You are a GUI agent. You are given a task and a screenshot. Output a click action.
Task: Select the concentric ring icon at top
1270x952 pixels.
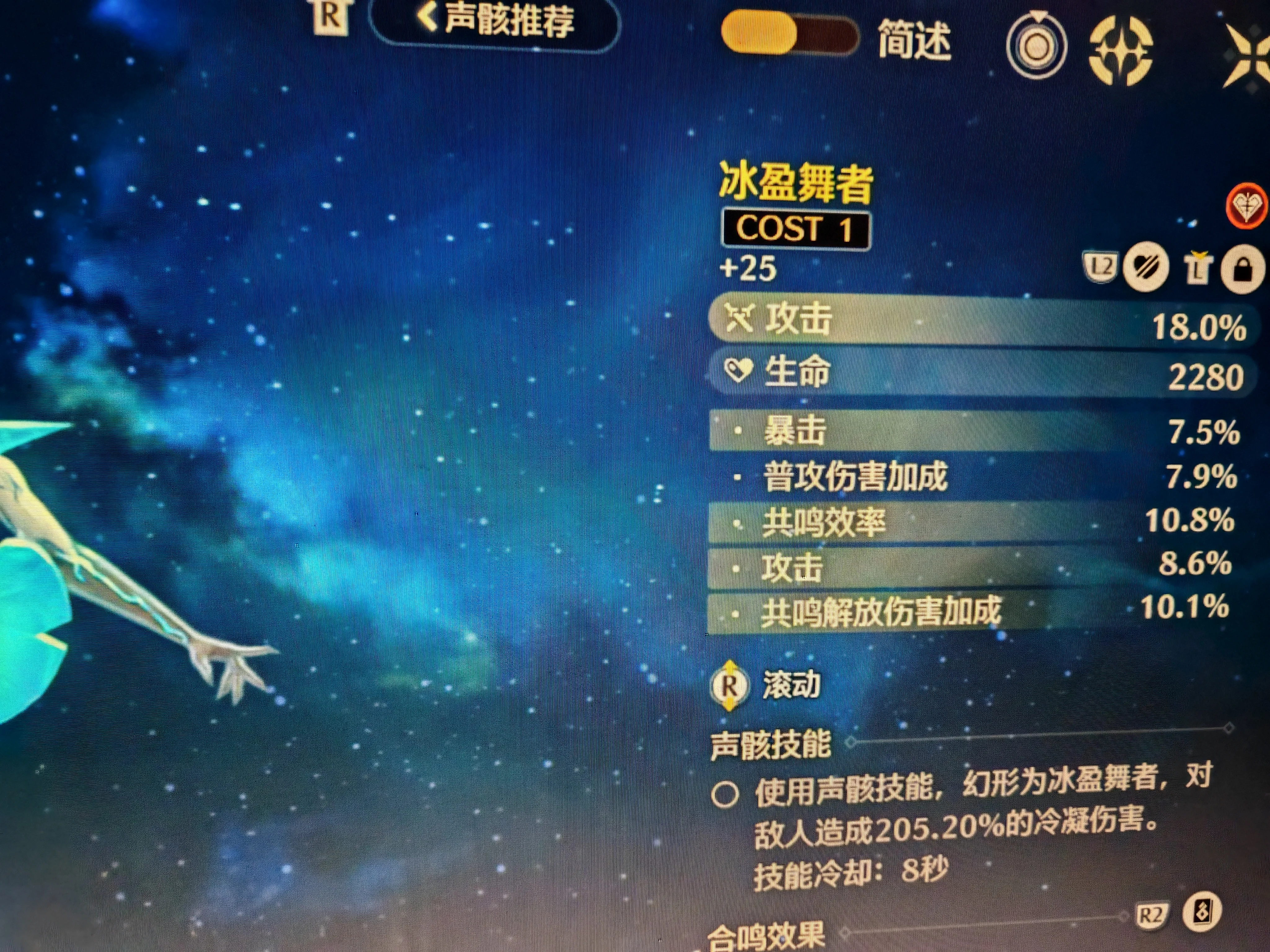click(x=1036, y=46)
